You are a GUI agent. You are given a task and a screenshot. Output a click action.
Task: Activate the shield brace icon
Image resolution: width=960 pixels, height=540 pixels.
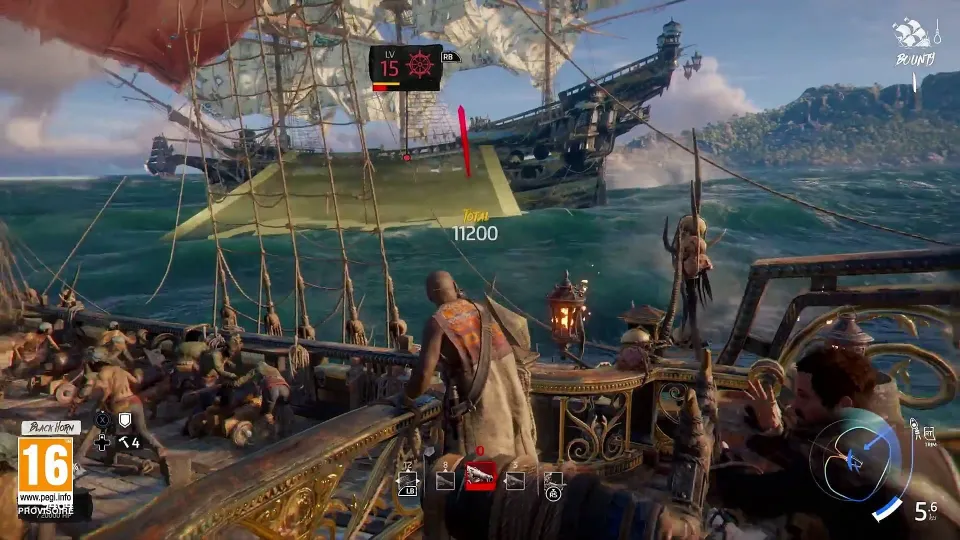pyautogui.click(x=125, y=420)
